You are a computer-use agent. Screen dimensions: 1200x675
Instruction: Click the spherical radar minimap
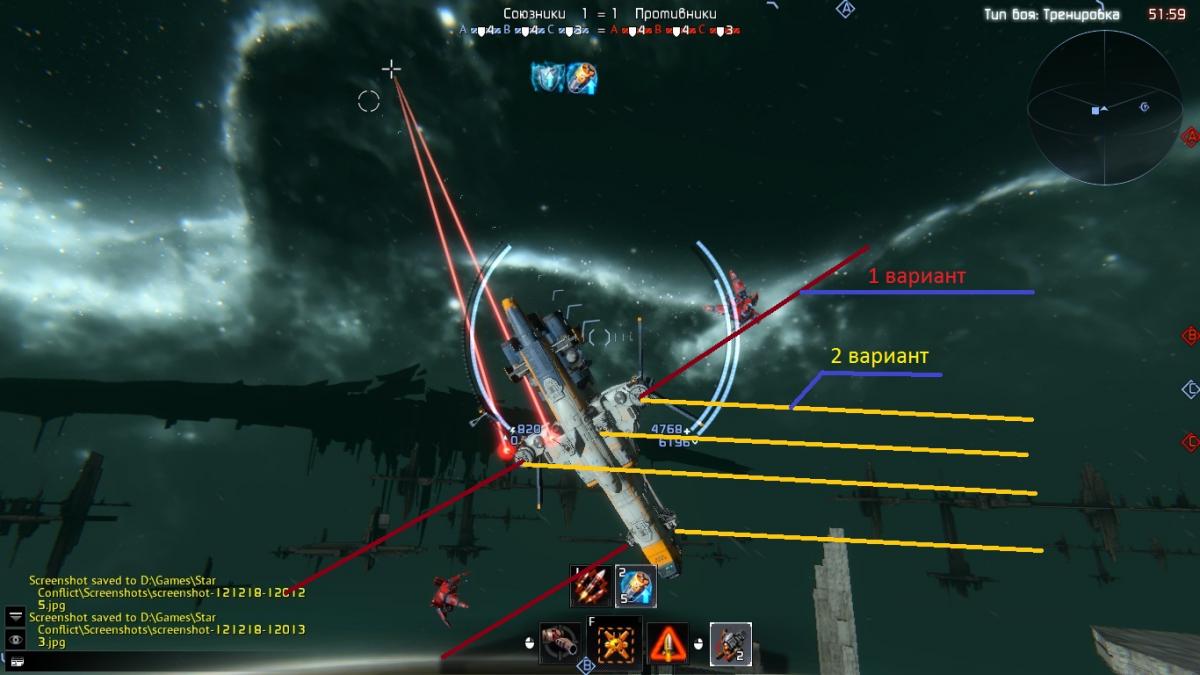[1107, 108]
